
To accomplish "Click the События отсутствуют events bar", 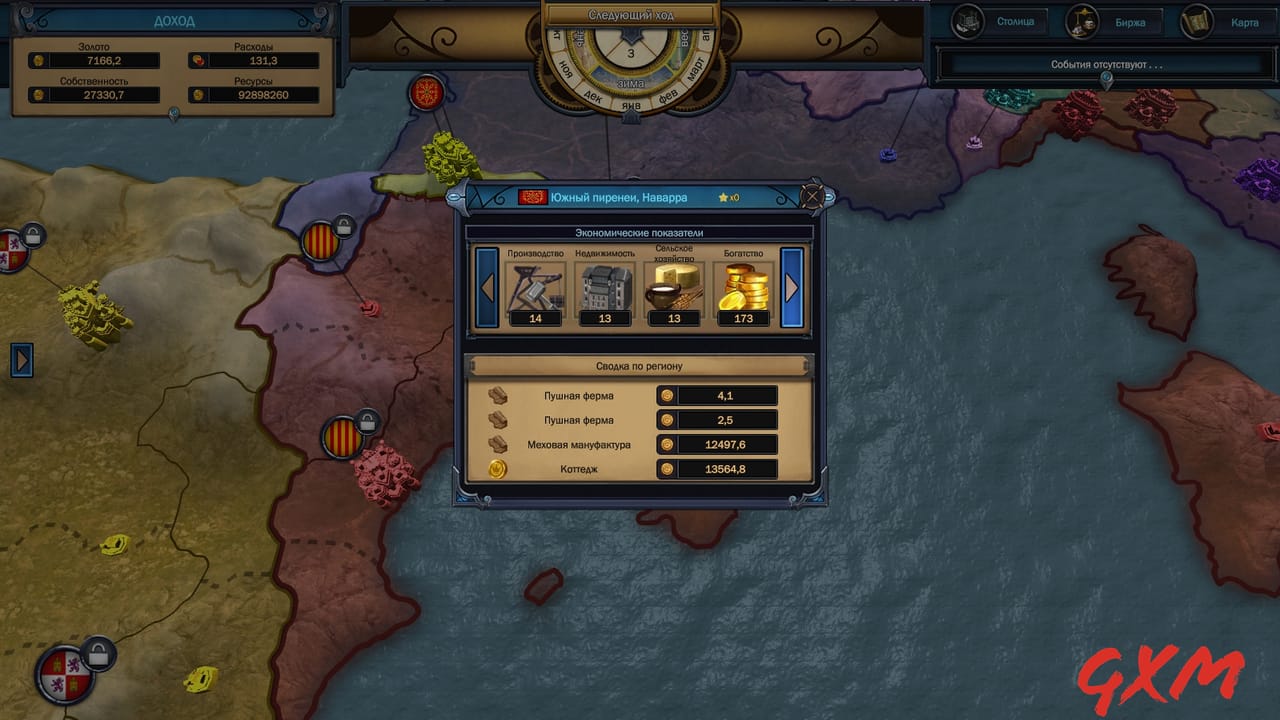I will coord(1107,64).
